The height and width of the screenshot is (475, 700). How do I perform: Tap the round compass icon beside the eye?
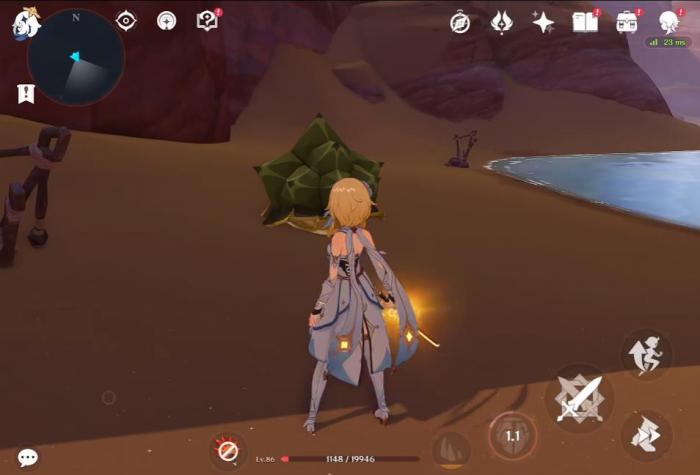pyautogui.click(x=167, y=21)
